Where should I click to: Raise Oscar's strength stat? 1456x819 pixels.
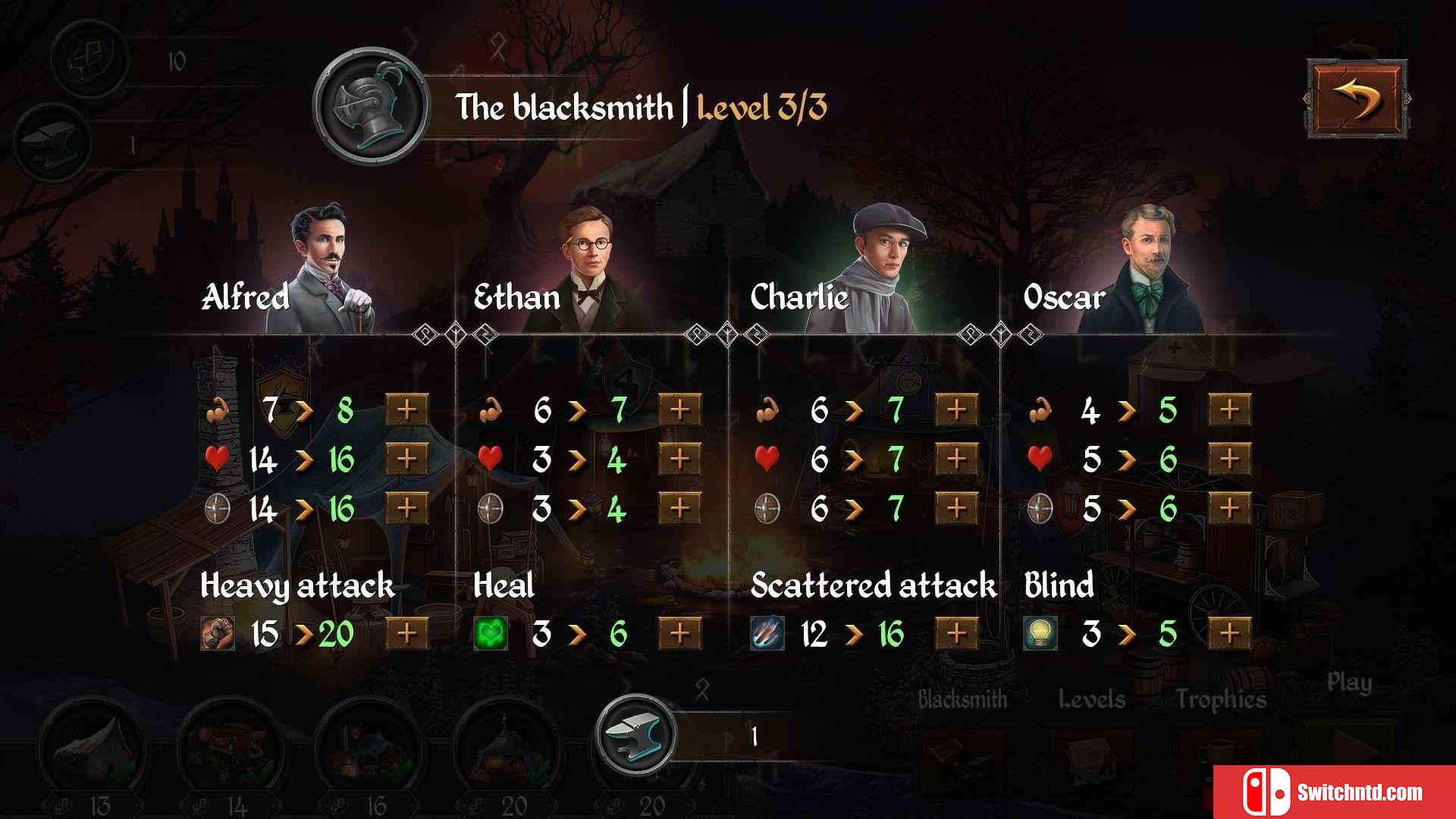coord(1229,409)
